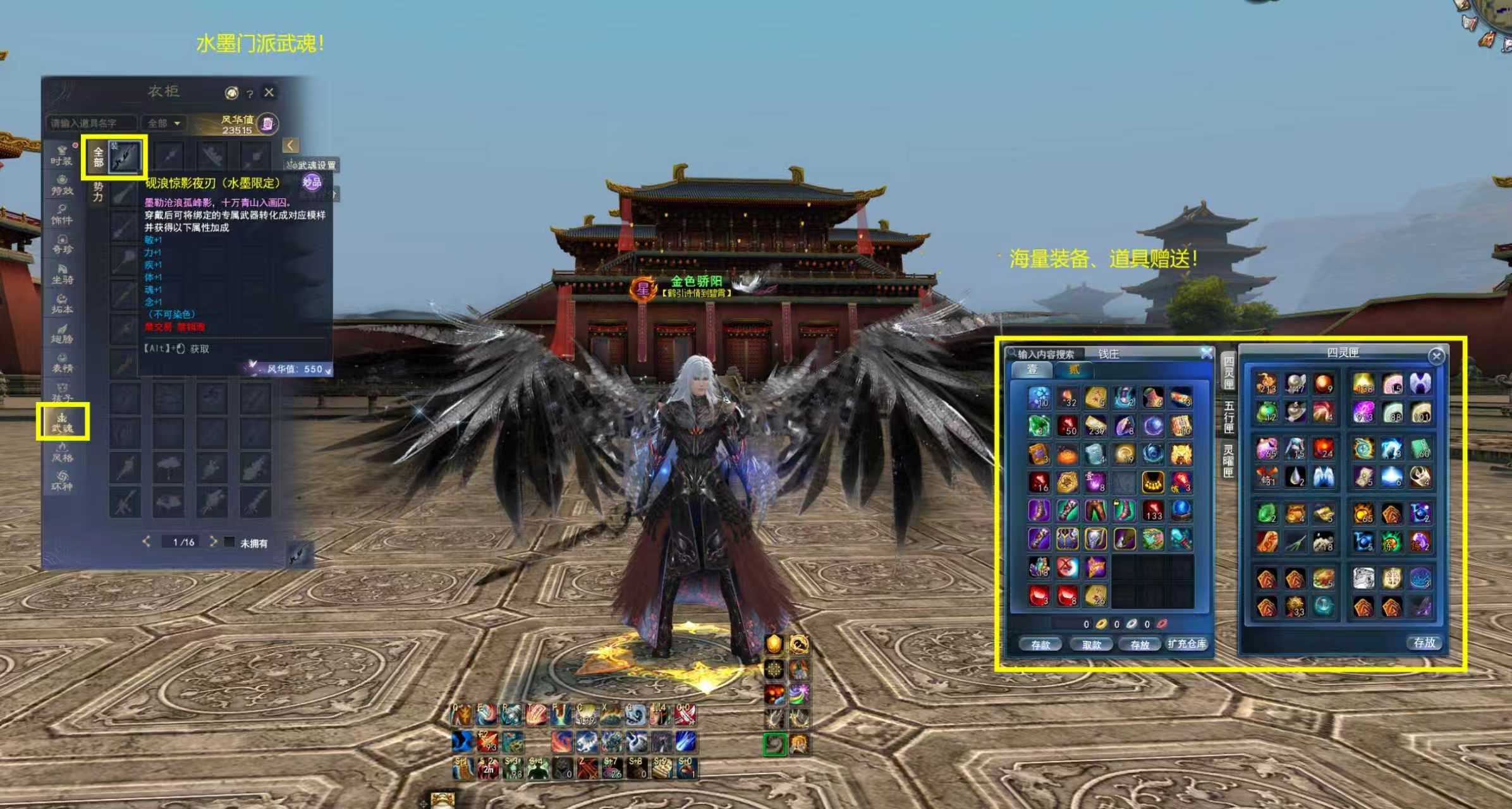The height and width of the screenshot is (809, 1512).
Task: Close the 钱庄 bank window
Action: 1206,353
